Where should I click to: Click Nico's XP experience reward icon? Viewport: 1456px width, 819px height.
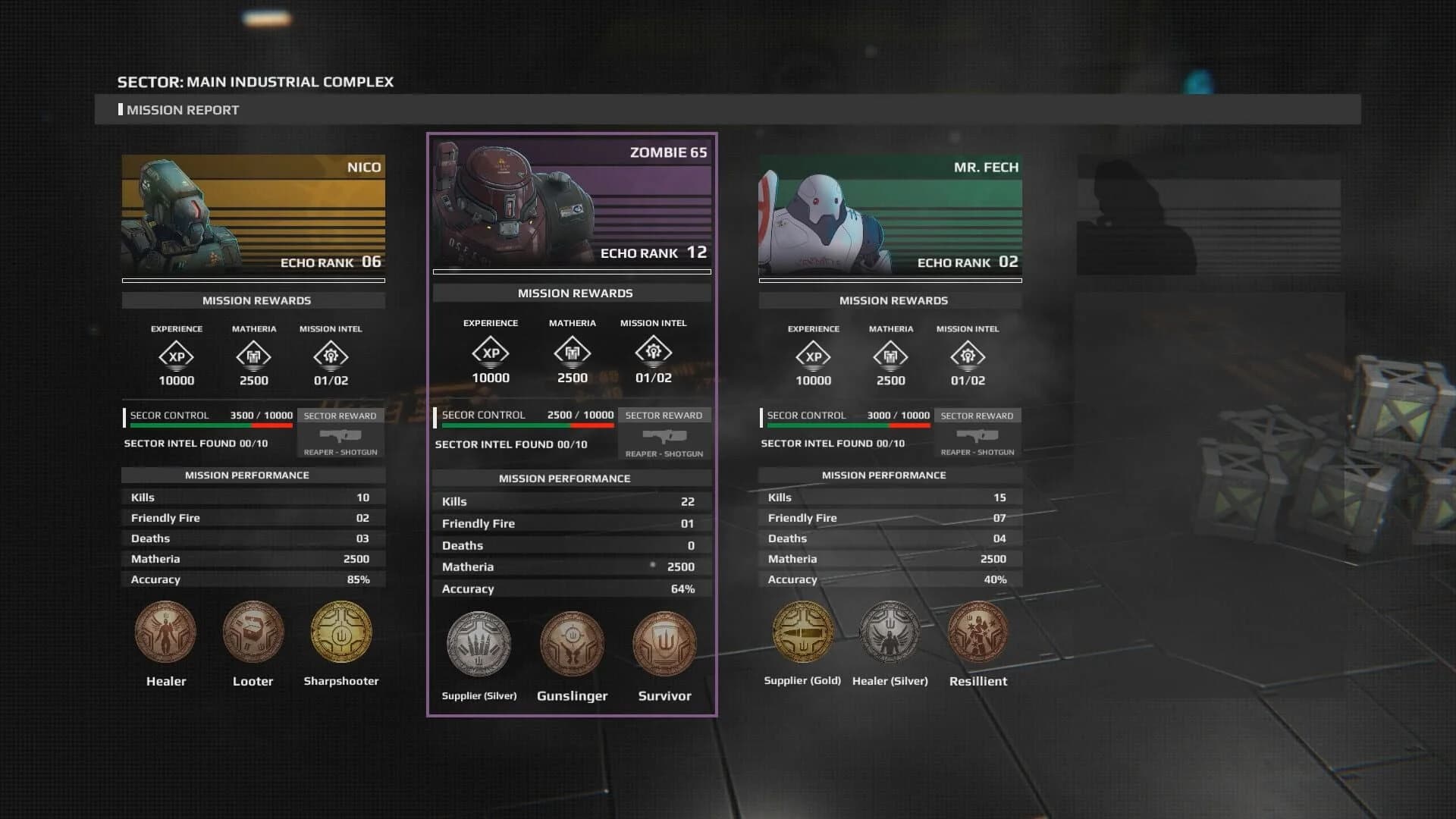[177, 355]
